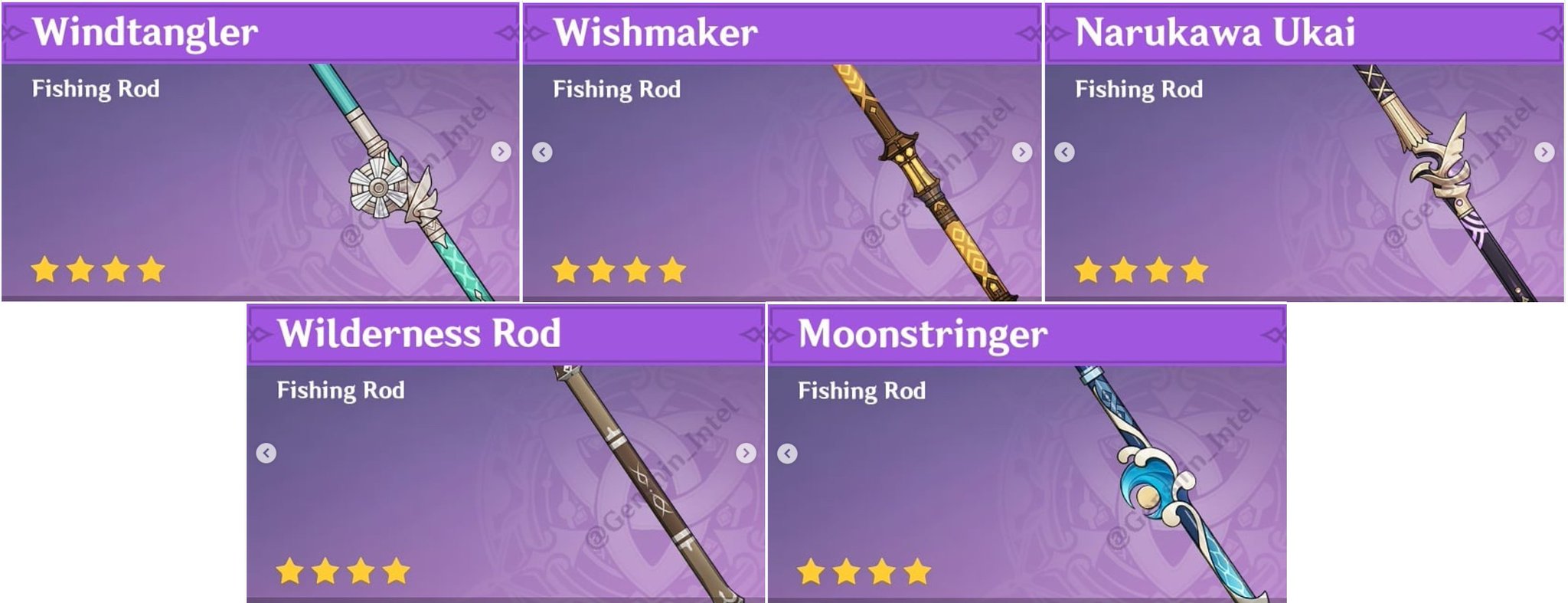
Task: Click the previous arrow on the Moonstringer card
Action: [786, 452]
